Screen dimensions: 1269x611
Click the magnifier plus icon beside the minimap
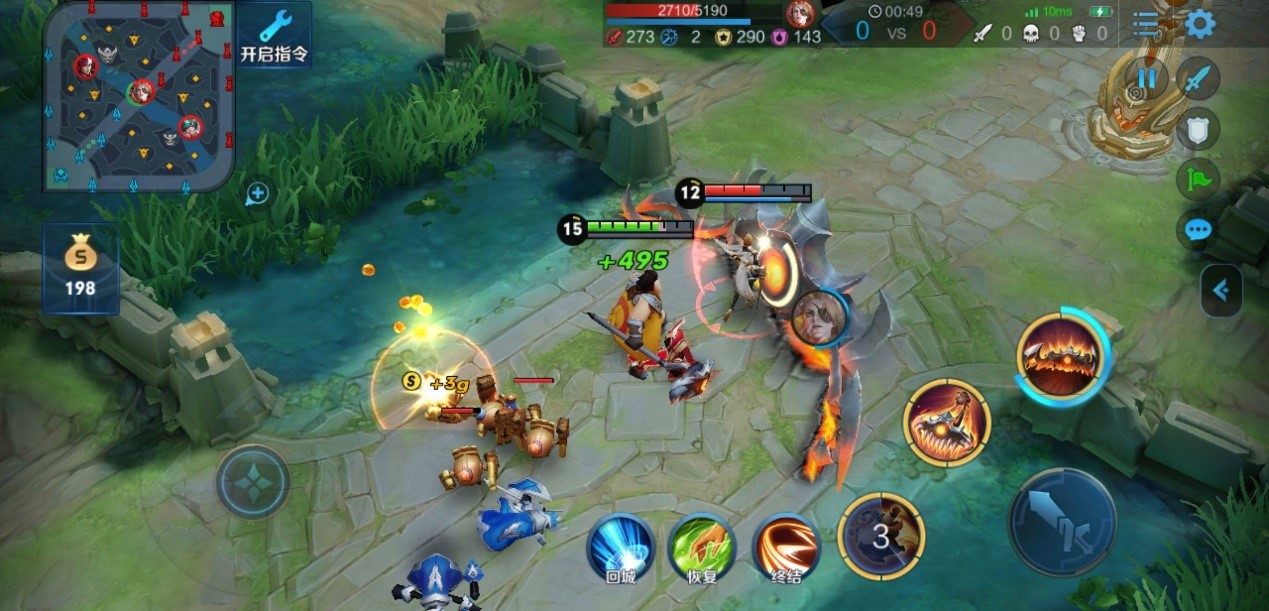(257, 194)
